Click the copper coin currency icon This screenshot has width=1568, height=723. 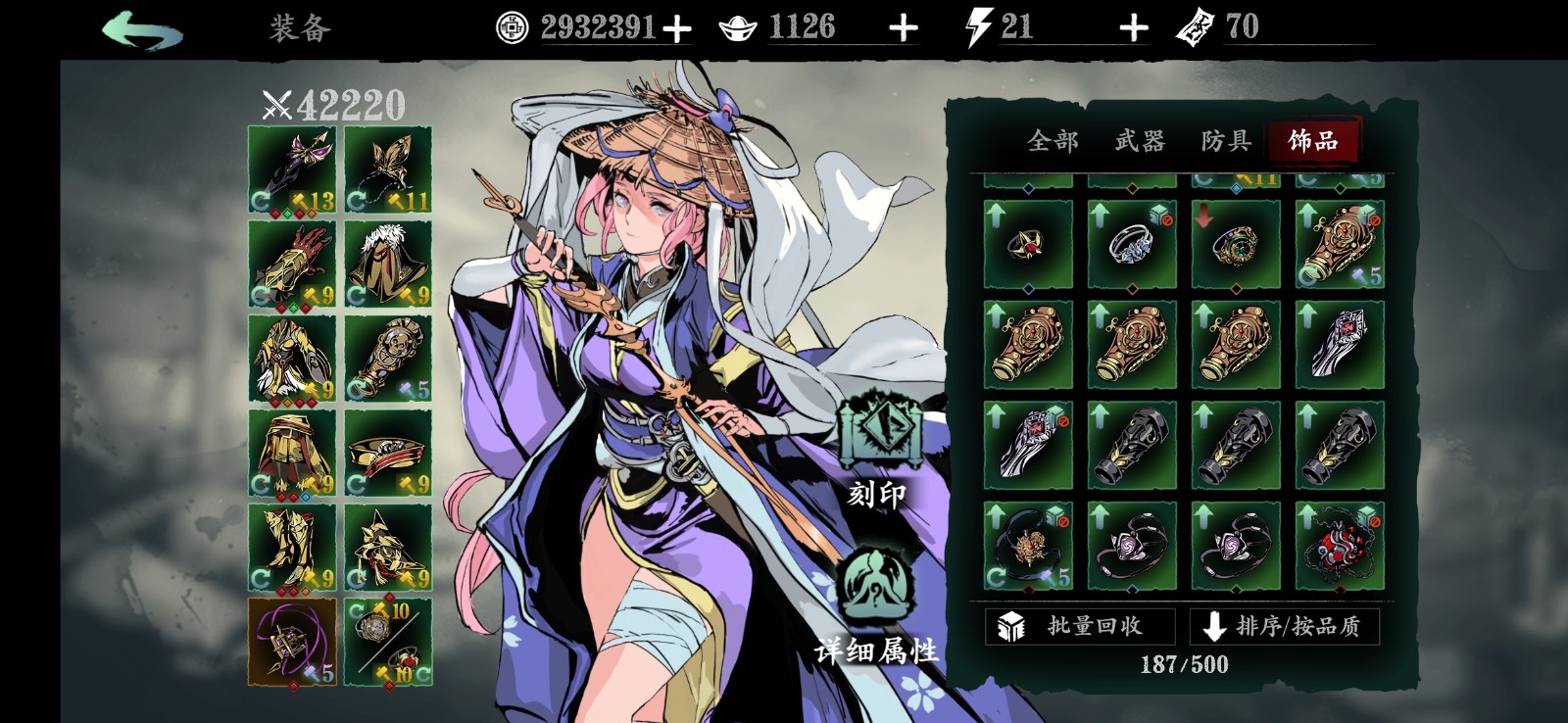(513, 25)
